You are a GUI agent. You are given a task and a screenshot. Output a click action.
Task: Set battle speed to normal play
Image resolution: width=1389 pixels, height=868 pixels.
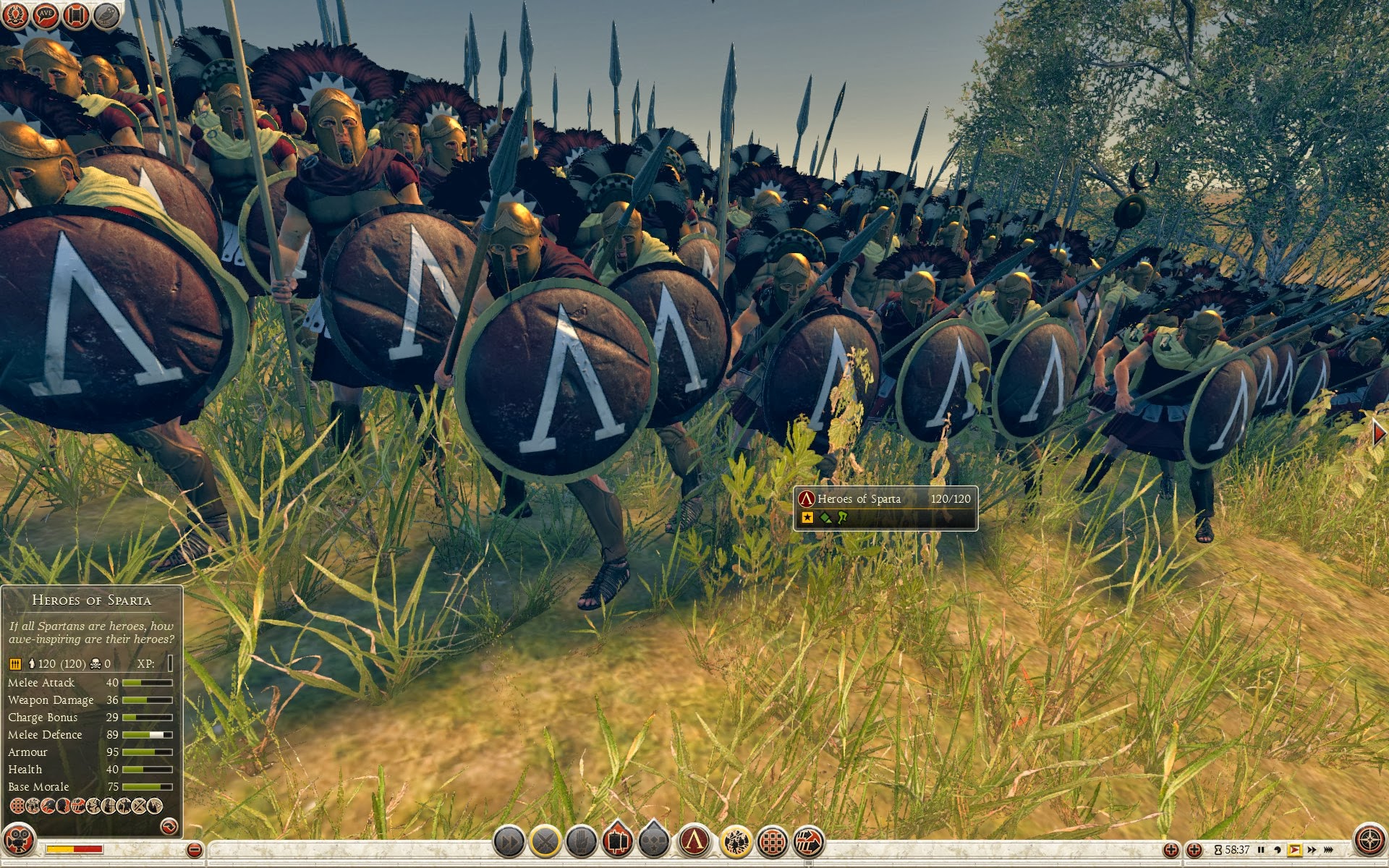tap(1294, 850)
